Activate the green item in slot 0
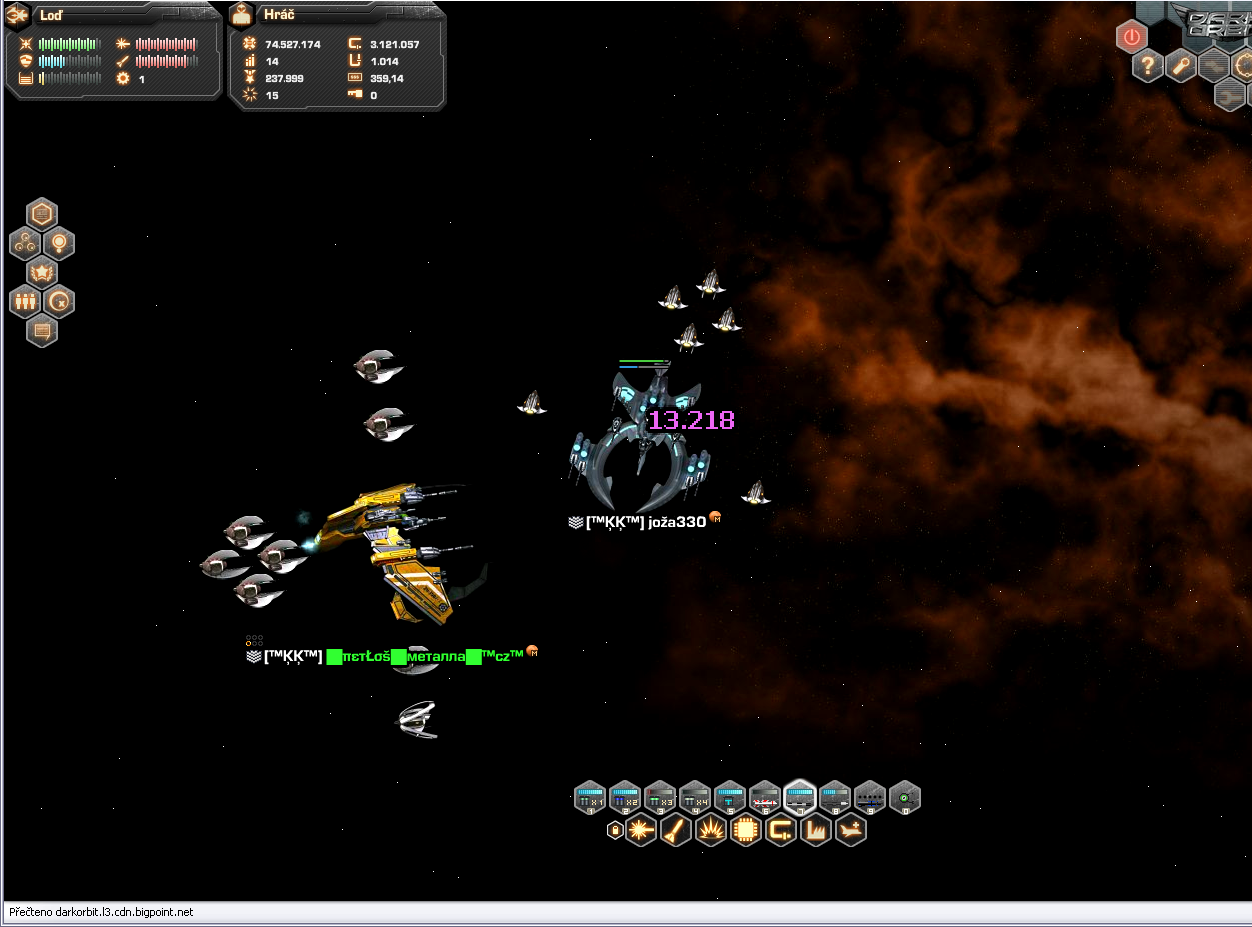The height and width of the screenshot is (927, 1252). (905, 797)
